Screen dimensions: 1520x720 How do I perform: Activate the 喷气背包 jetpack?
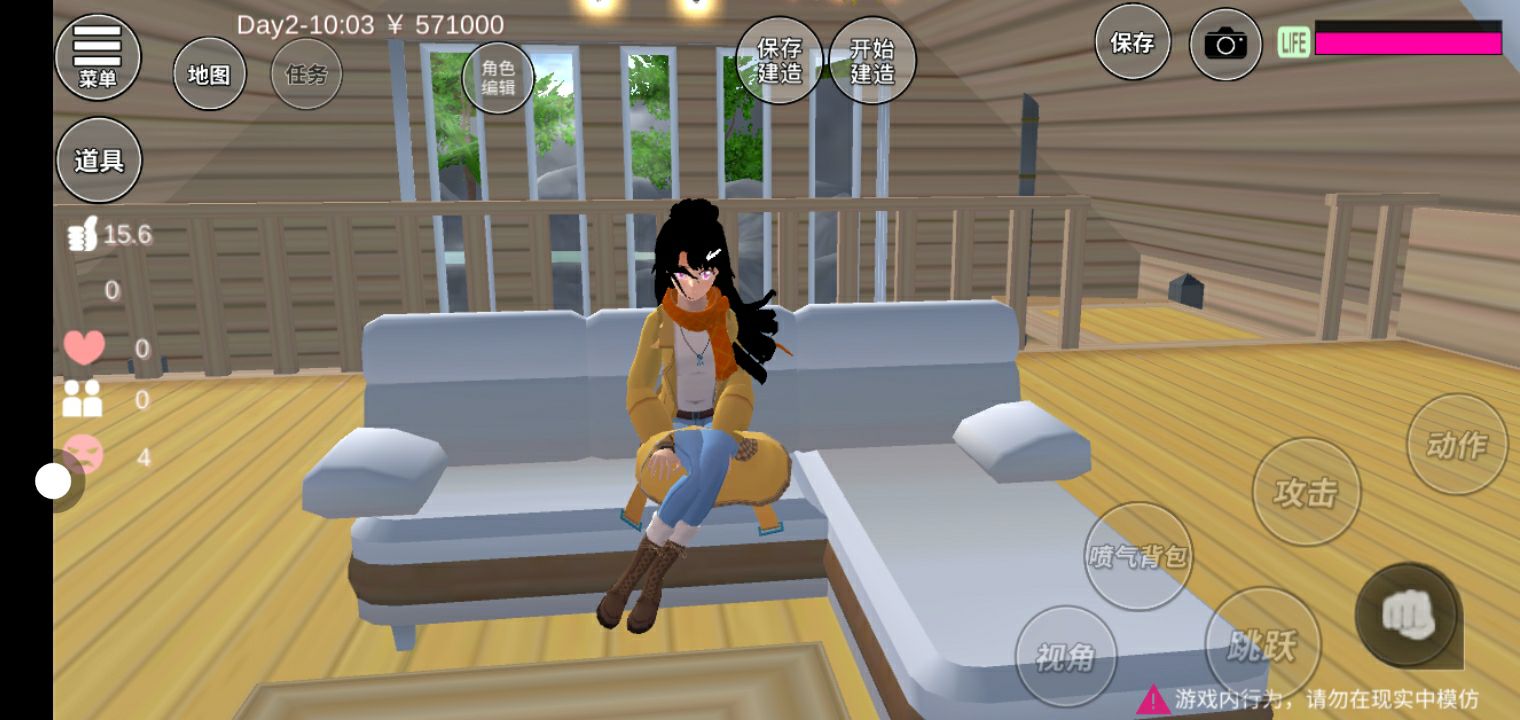(1138, 556)
